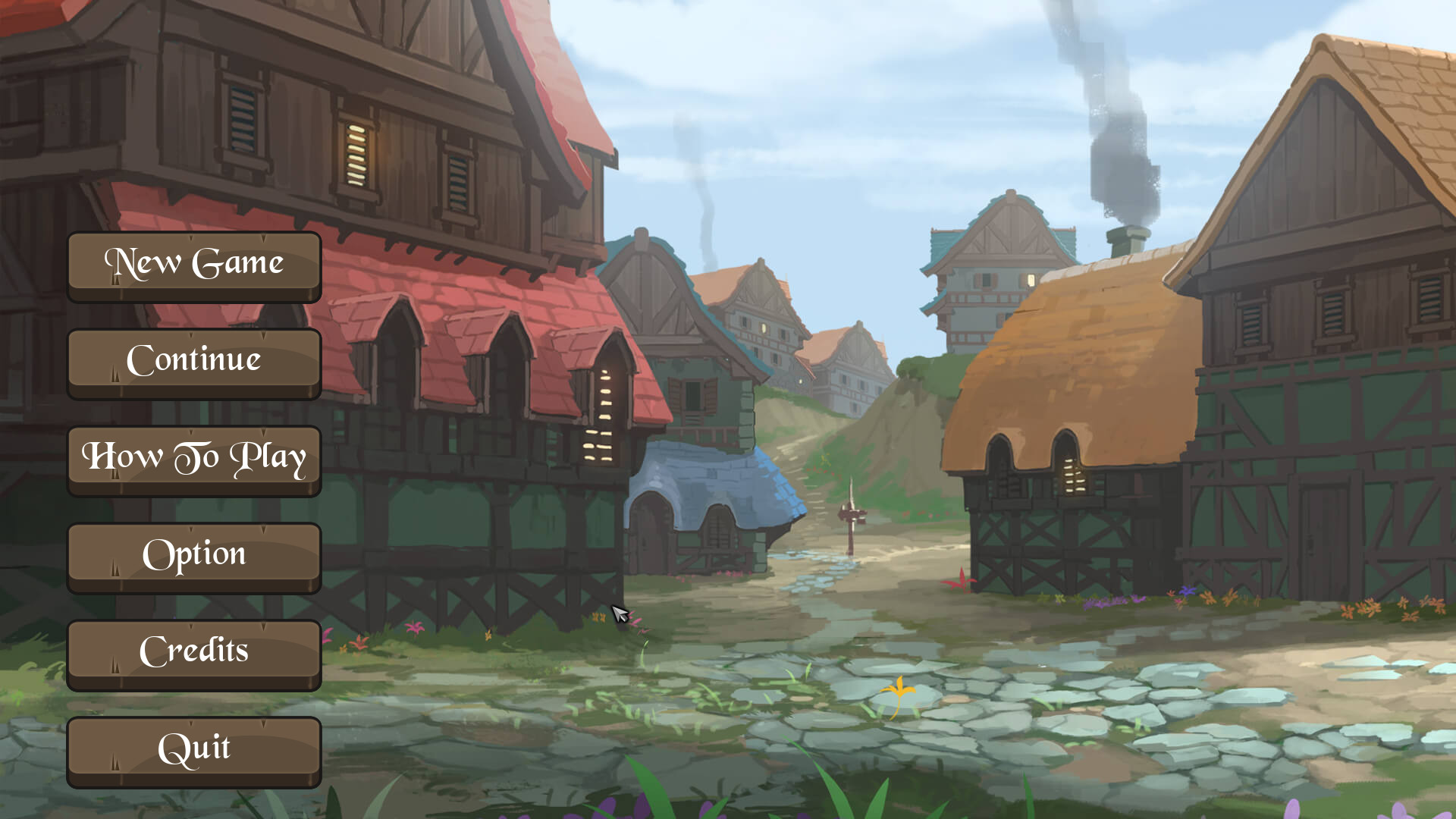Open the How To Play screen
Viewport: 1456px width, 819px height.
193,457
